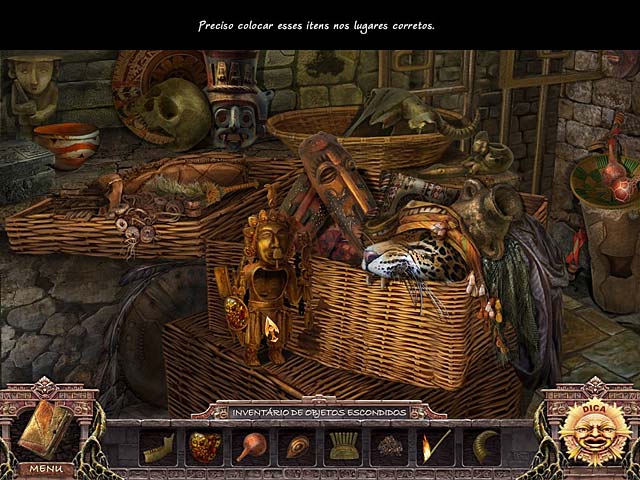
Task: Choose the spiral shell inventory item
Action: click(297, 447)
